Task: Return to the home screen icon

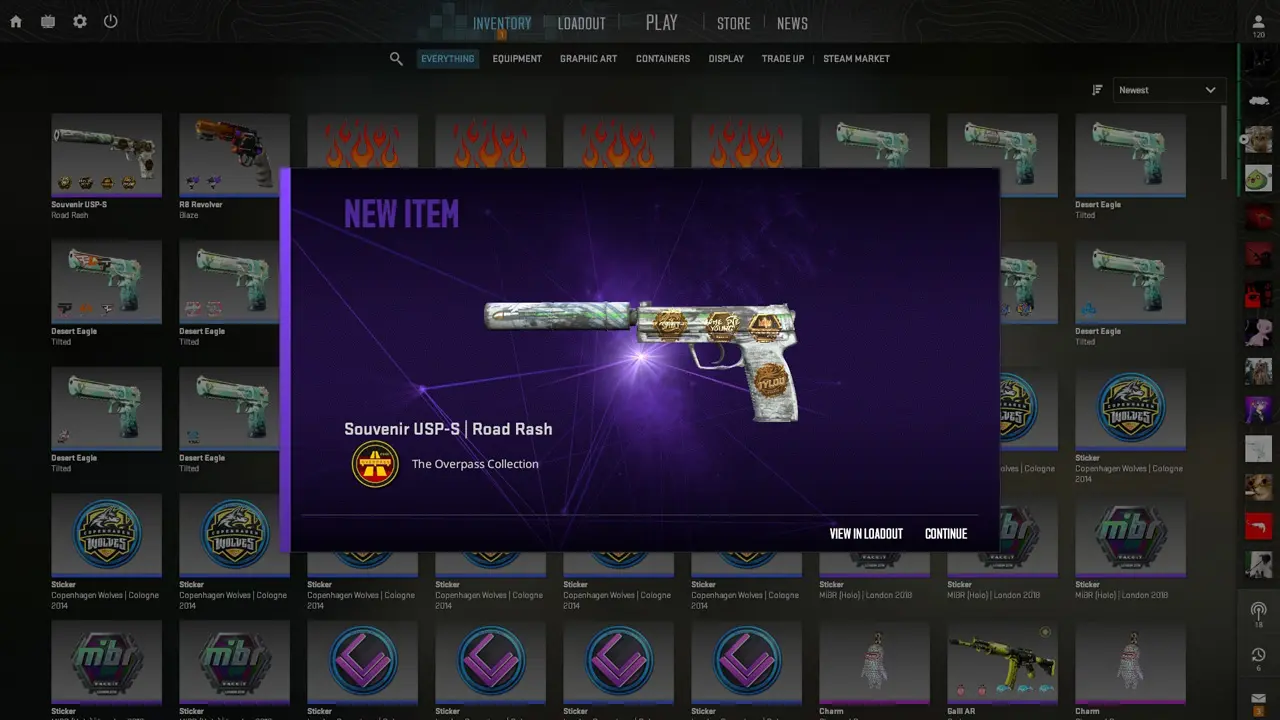Action: (x=16, y=21)
